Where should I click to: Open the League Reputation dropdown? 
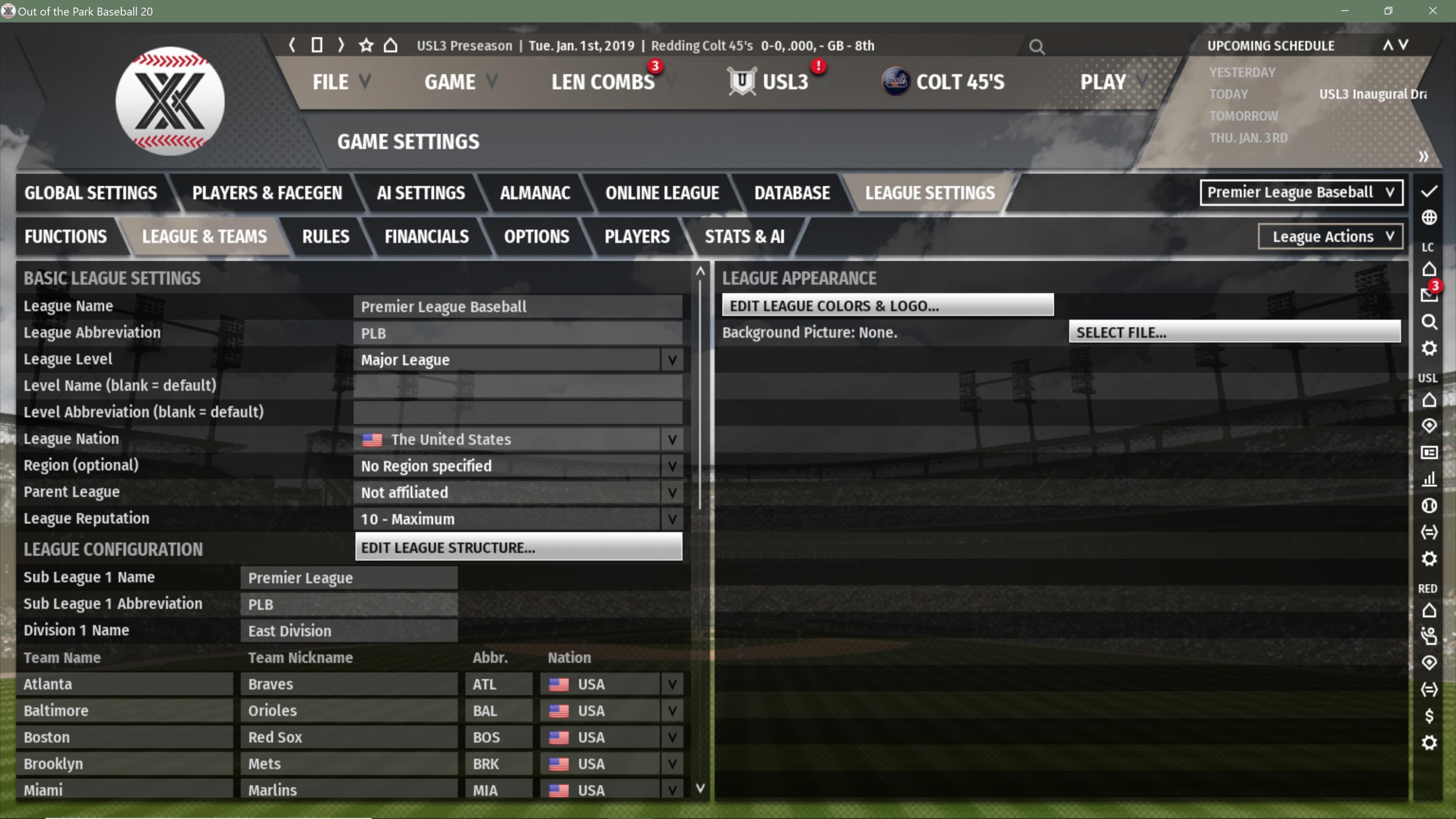click(x=517, y=519)
